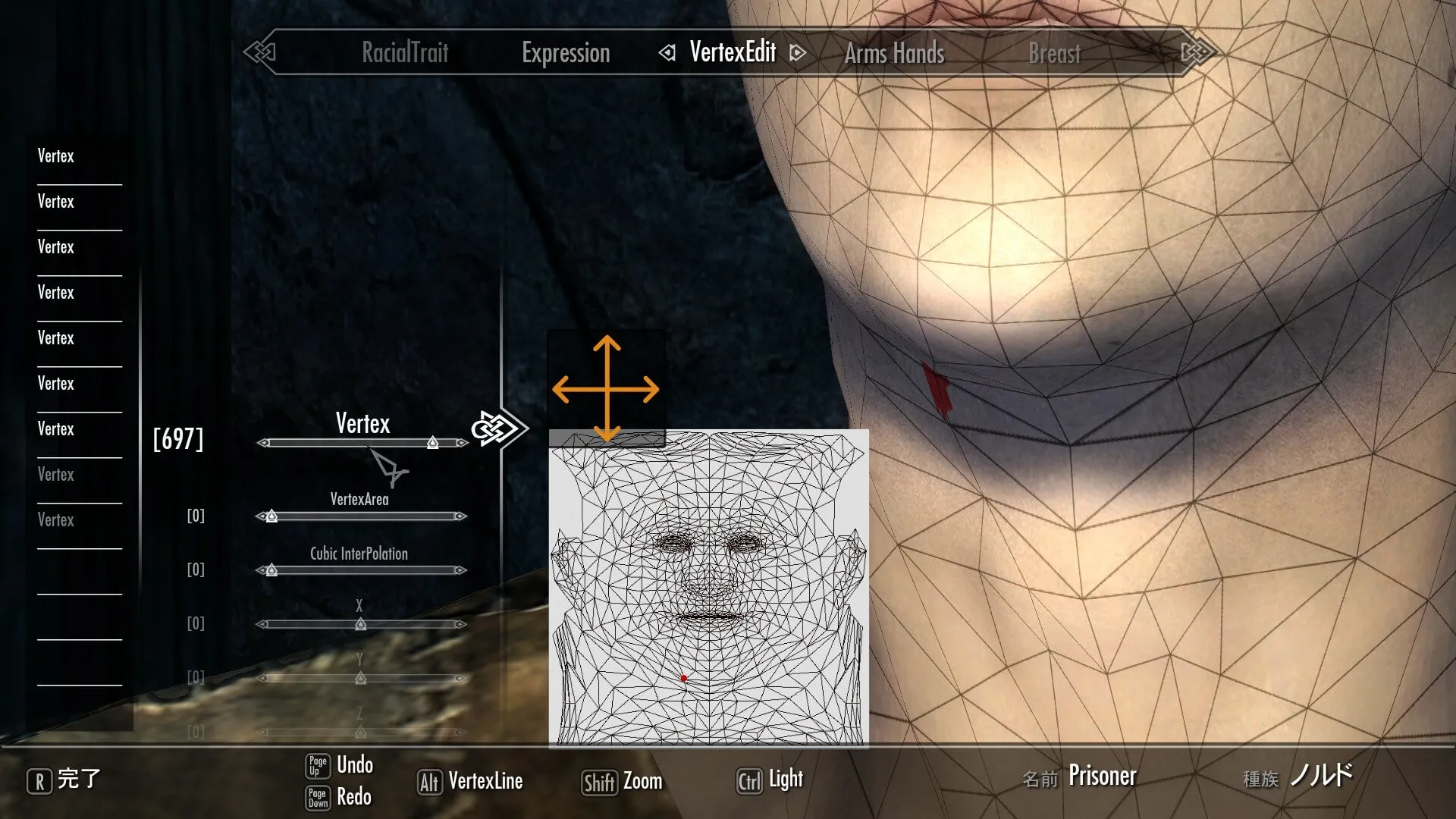Click the Vertex slider's right end arrow
The width and height of the screenshot is (1456, 819).
point(461,443)
